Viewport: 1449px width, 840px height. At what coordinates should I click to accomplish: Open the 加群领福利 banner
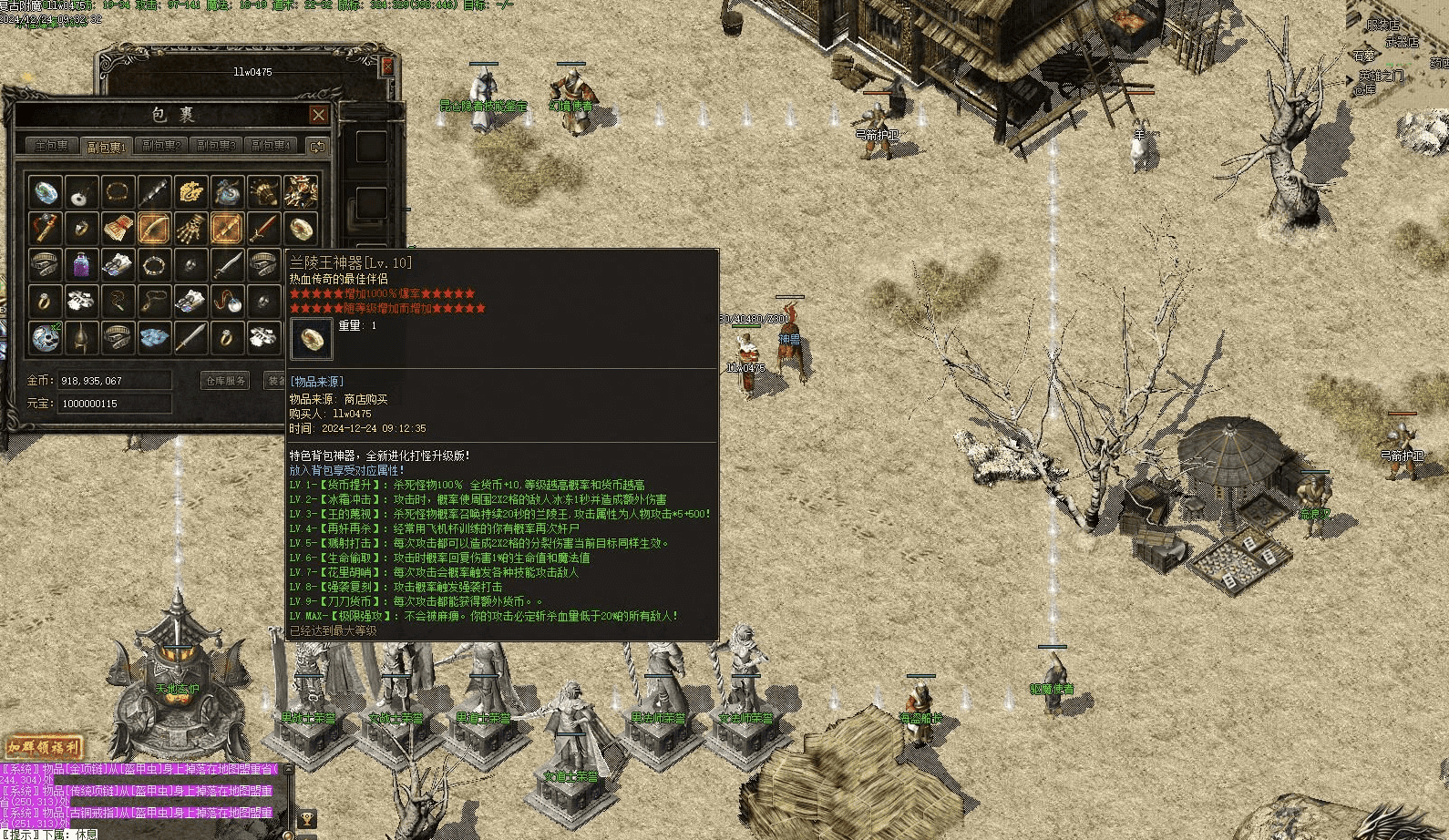[43, 749]
